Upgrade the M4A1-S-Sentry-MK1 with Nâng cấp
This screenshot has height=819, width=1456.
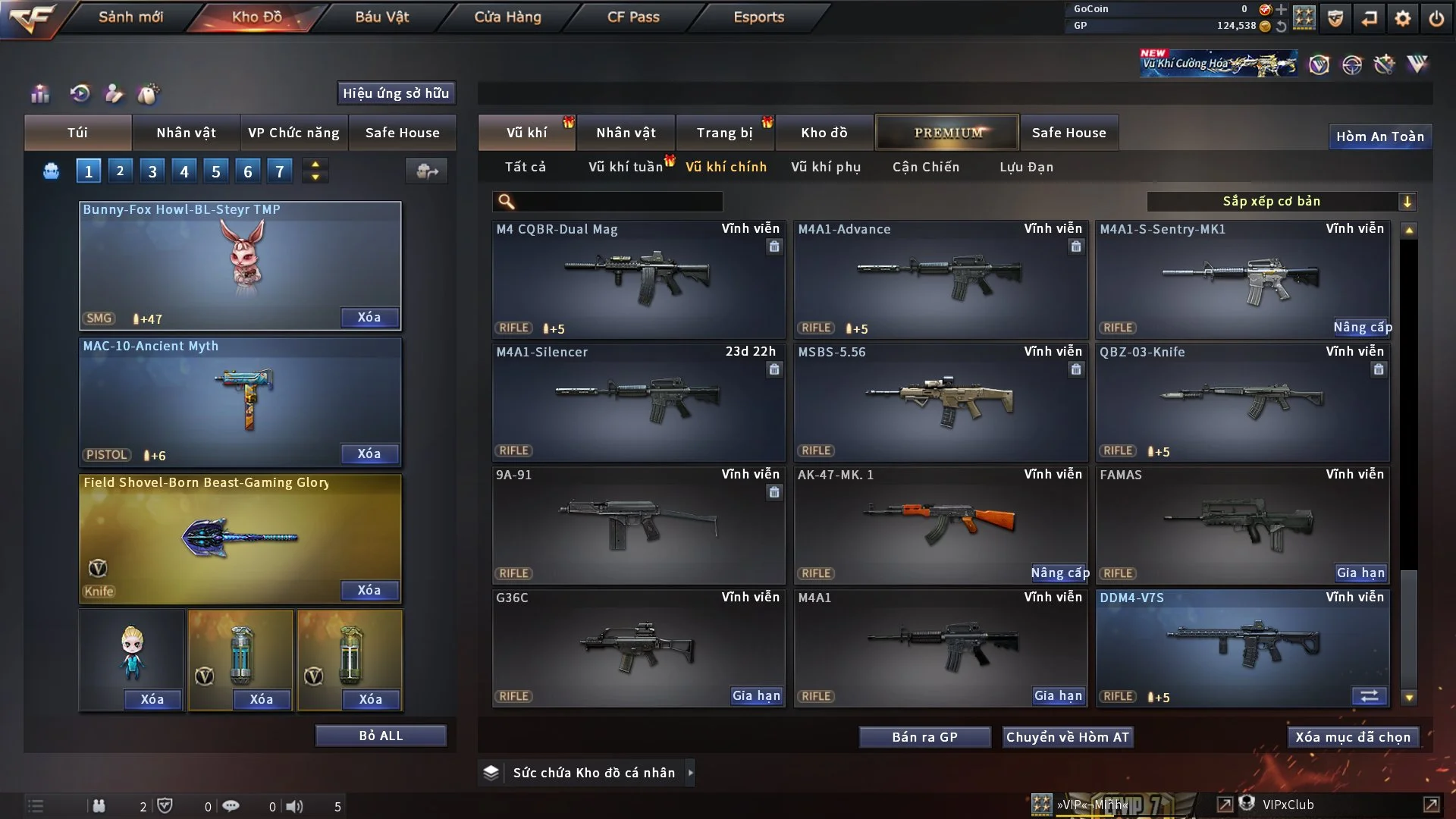[x=1362, y=327]
